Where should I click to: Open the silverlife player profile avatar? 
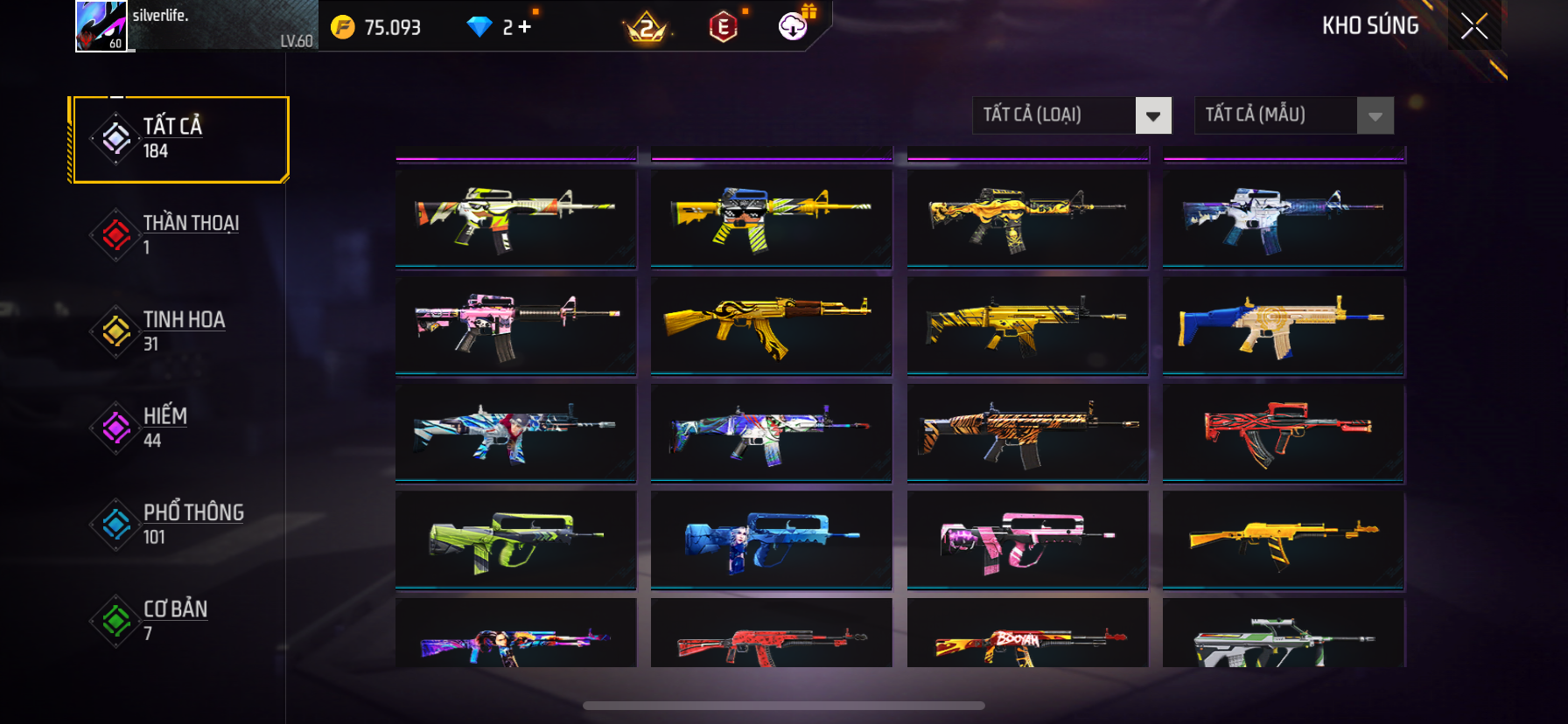pos(101,26)
